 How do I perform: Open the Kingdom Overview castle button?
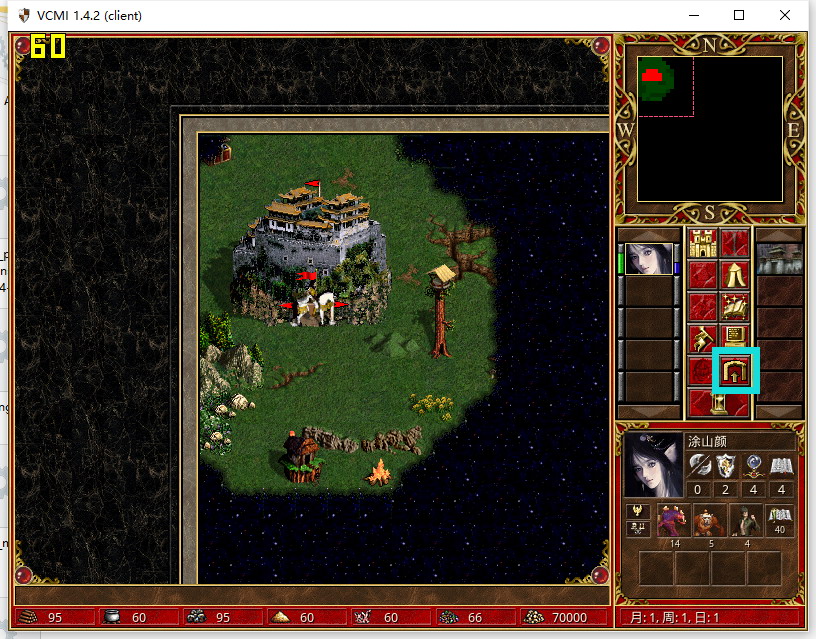click(704, 243)
